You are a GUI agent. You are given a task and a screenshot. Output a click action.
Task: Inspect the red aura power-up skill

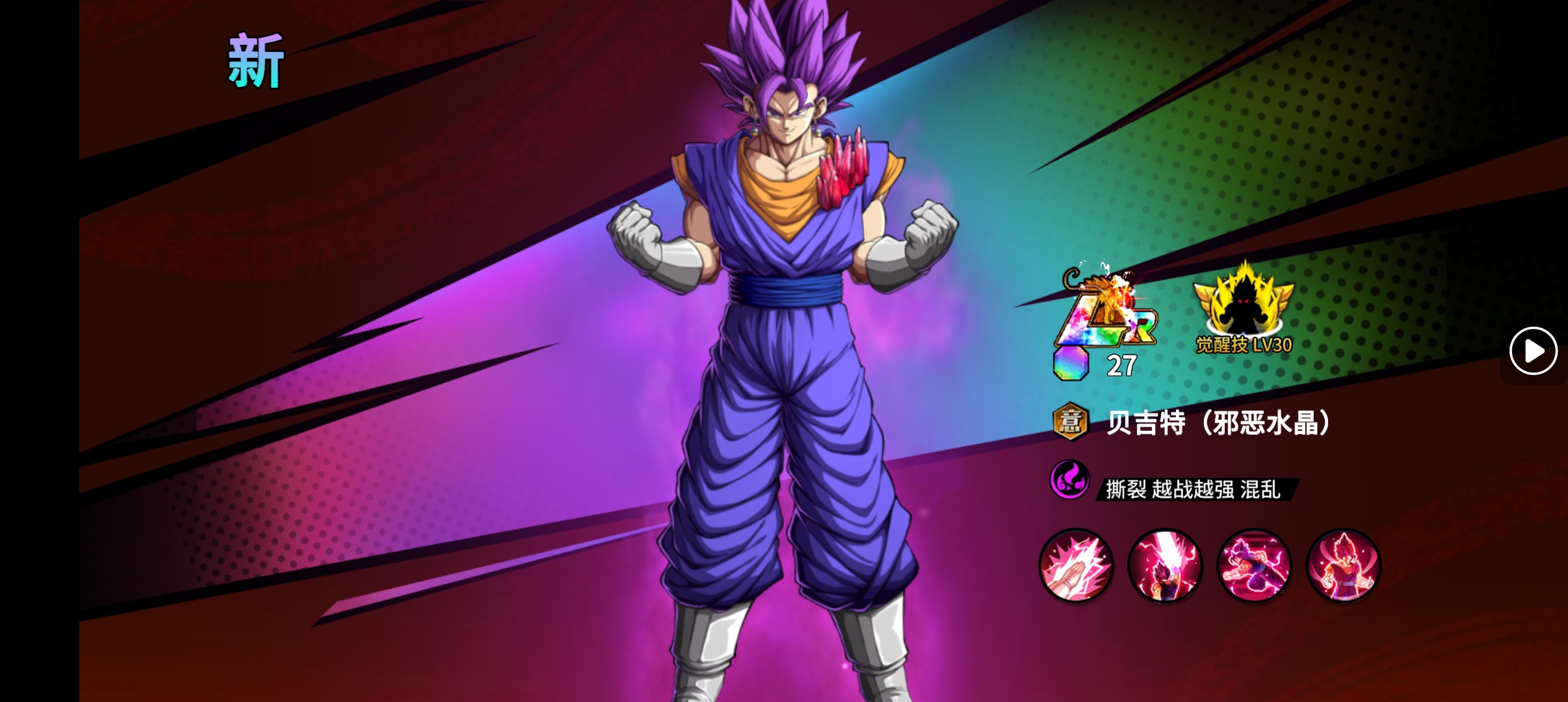coord(1343,565)
